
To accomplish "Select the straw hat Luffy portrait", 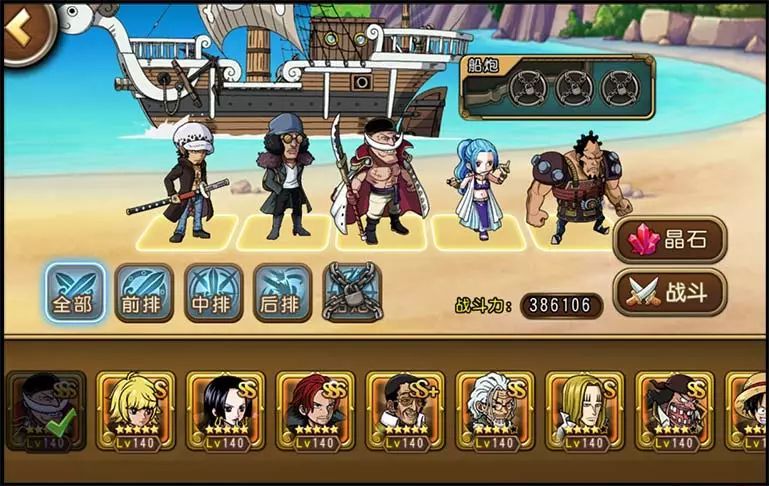I will pyautogui.click(x=748, y=410).
